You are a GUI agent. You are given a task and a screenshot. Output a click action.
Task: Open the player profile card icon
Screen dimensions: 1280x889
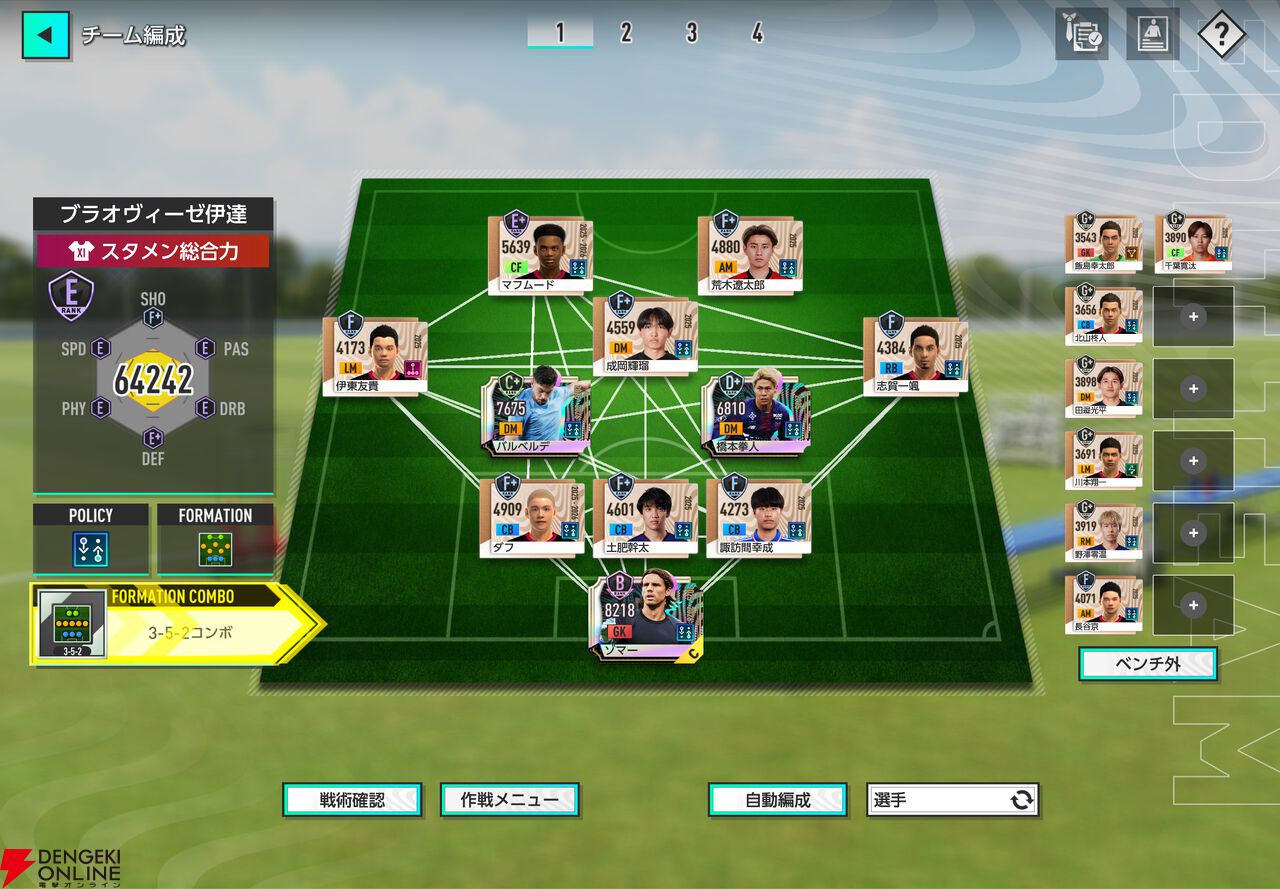coord(1152,35)
